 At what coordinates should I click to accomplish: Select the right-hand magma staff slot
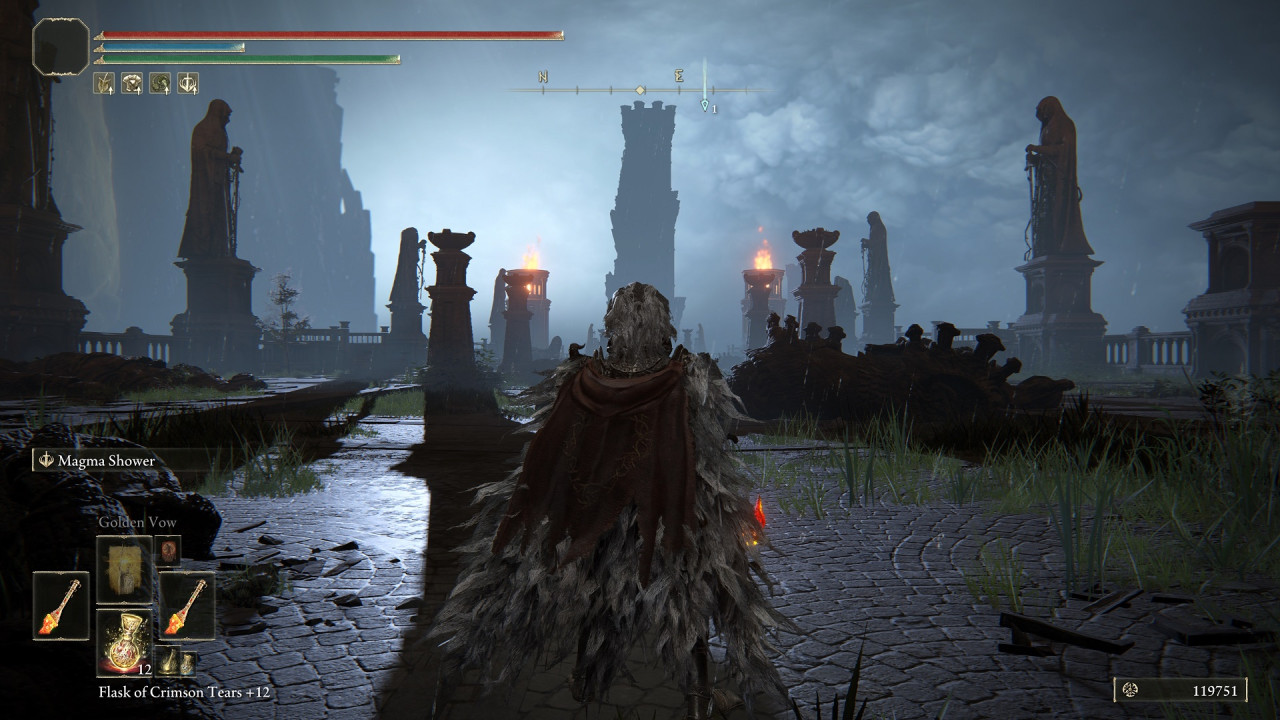[187, 605]
